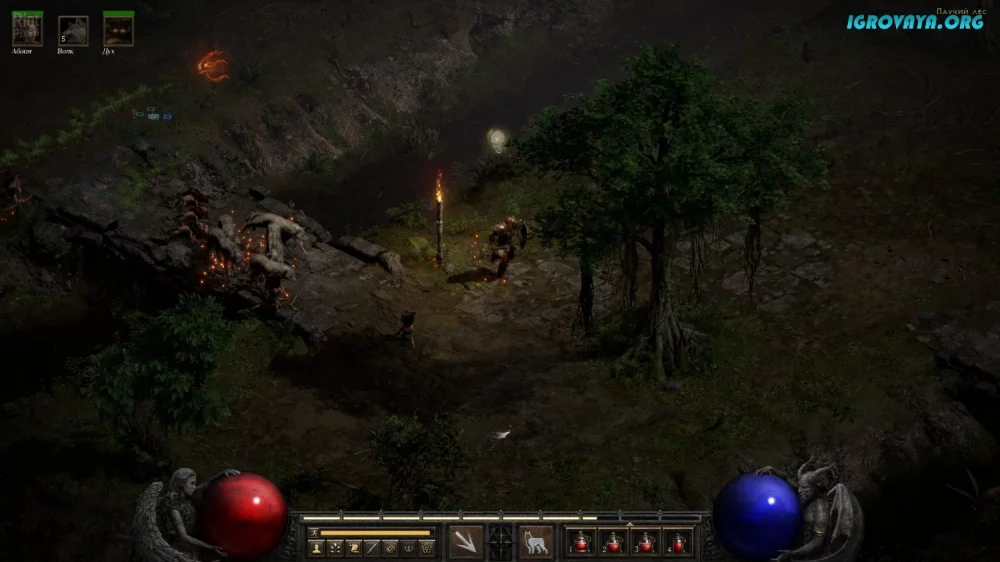Use the red potion in belt slot 2
The height and width of the screenshot is (562, 1000).
tap(614, 543)
